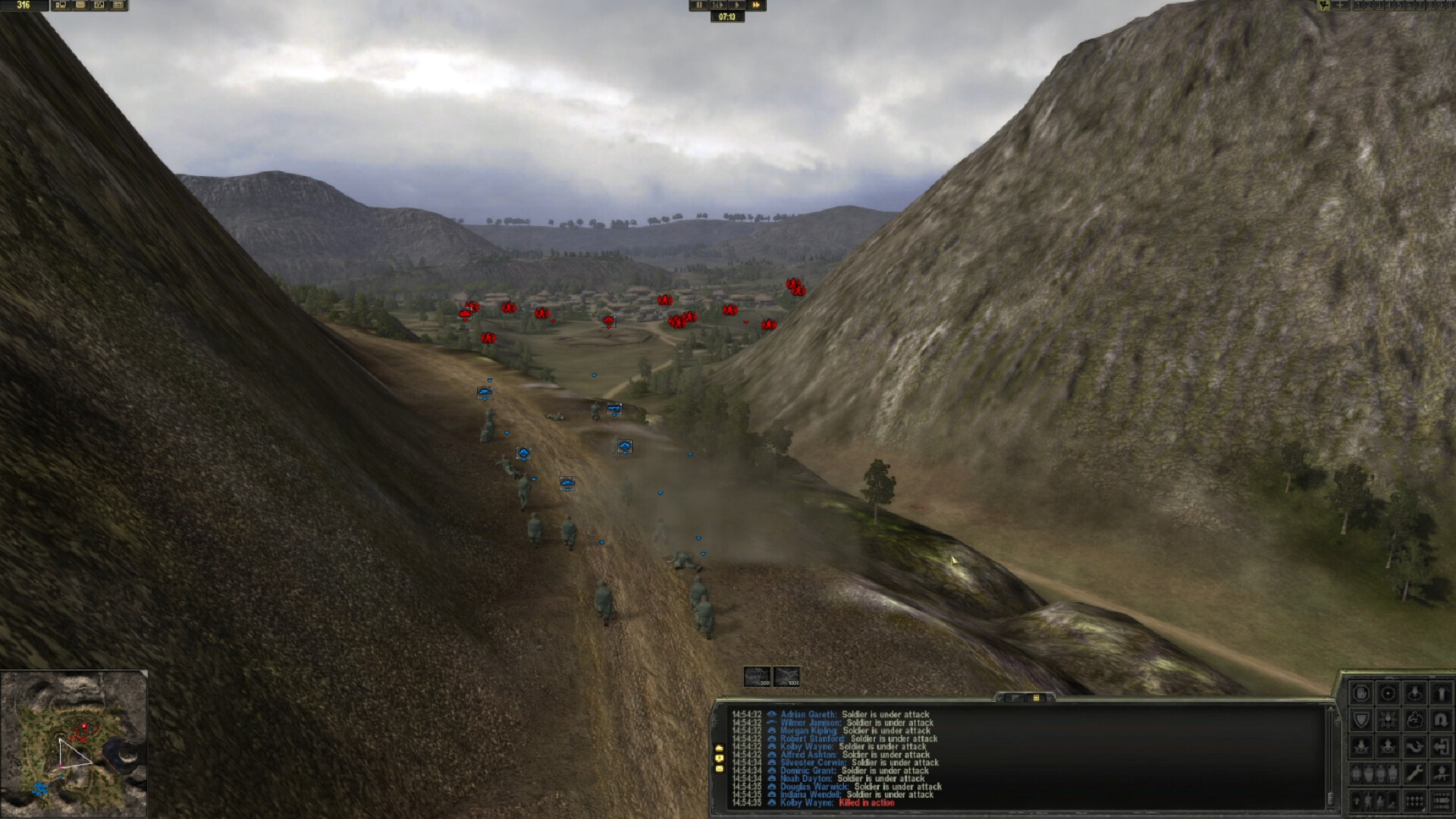Select the squad formation icon

click(x=1388, y=719)
